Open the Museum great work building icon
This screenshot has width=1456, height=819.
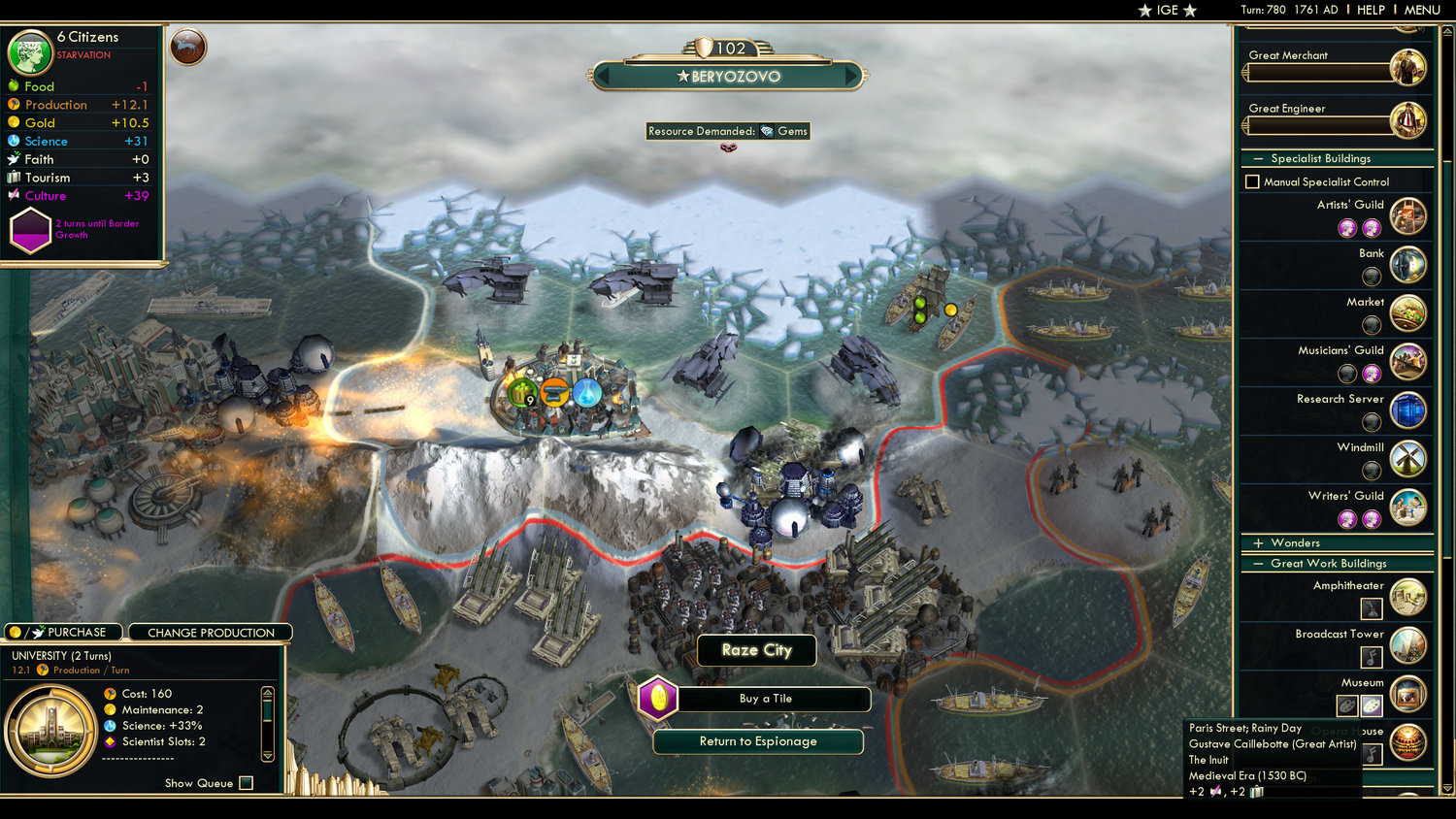(x=1407, y=693)
